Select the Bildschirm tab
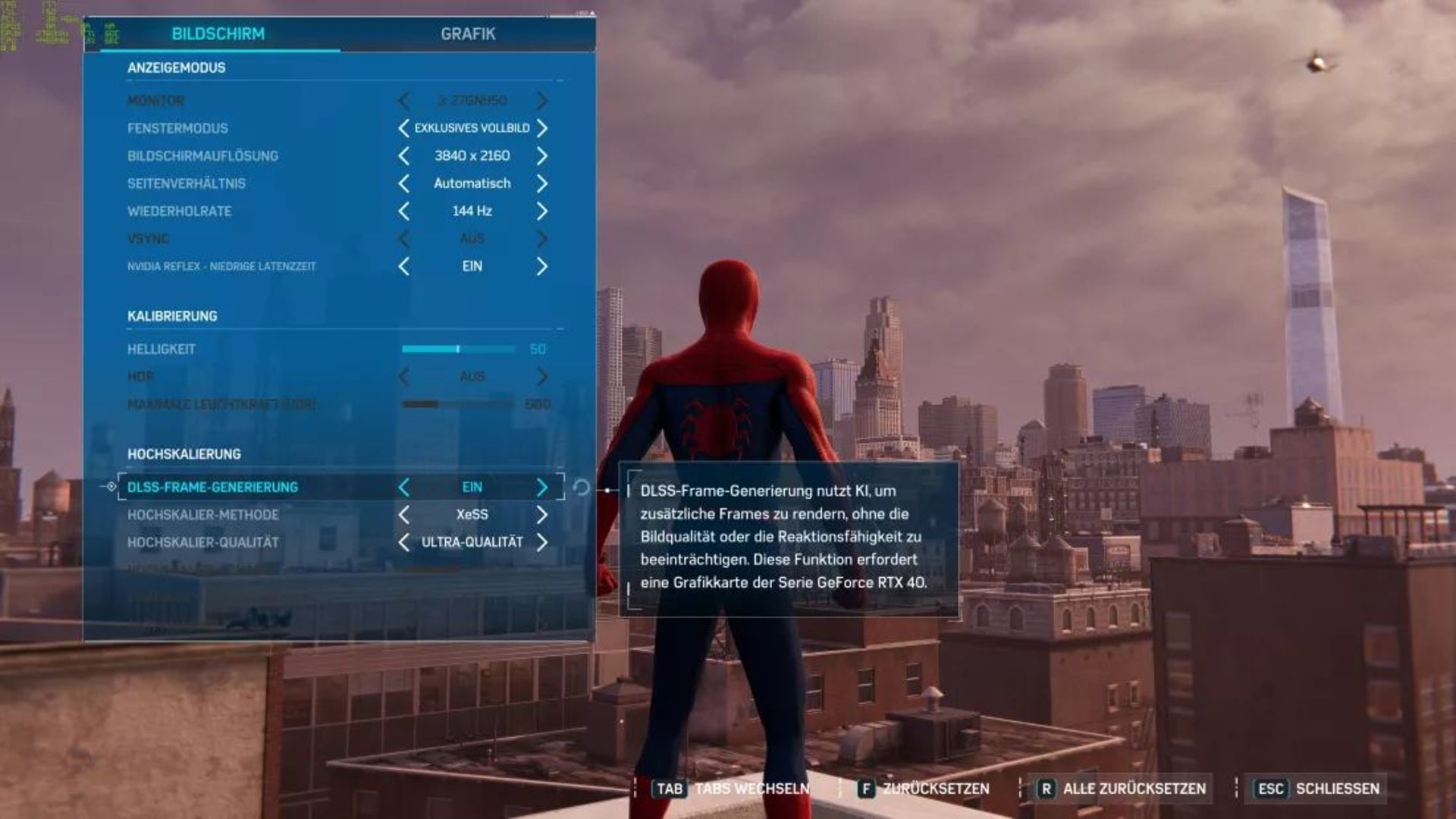 (x=218, y=34)
